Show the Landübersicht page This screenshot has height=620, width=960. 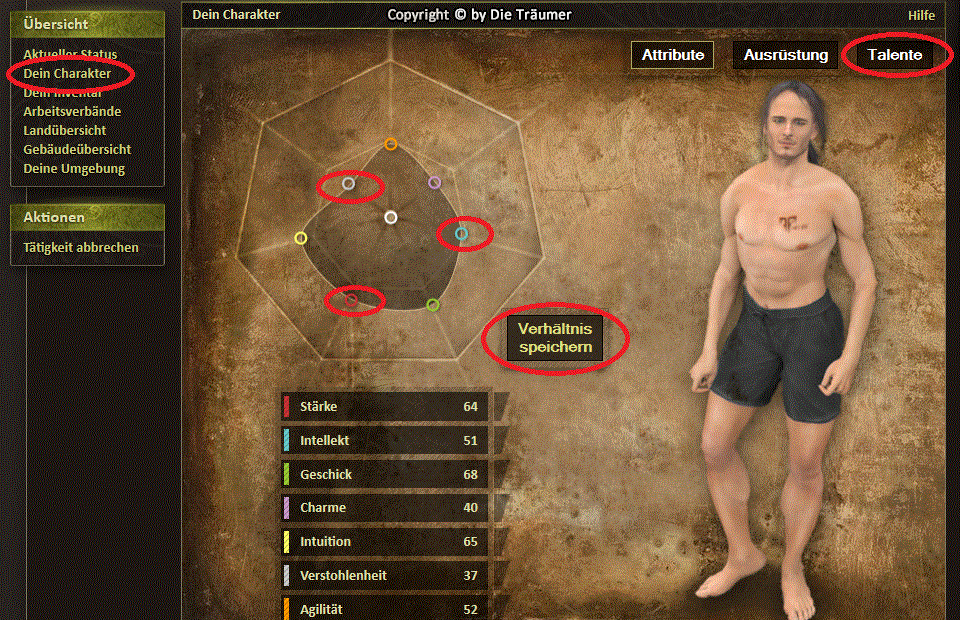65,130
